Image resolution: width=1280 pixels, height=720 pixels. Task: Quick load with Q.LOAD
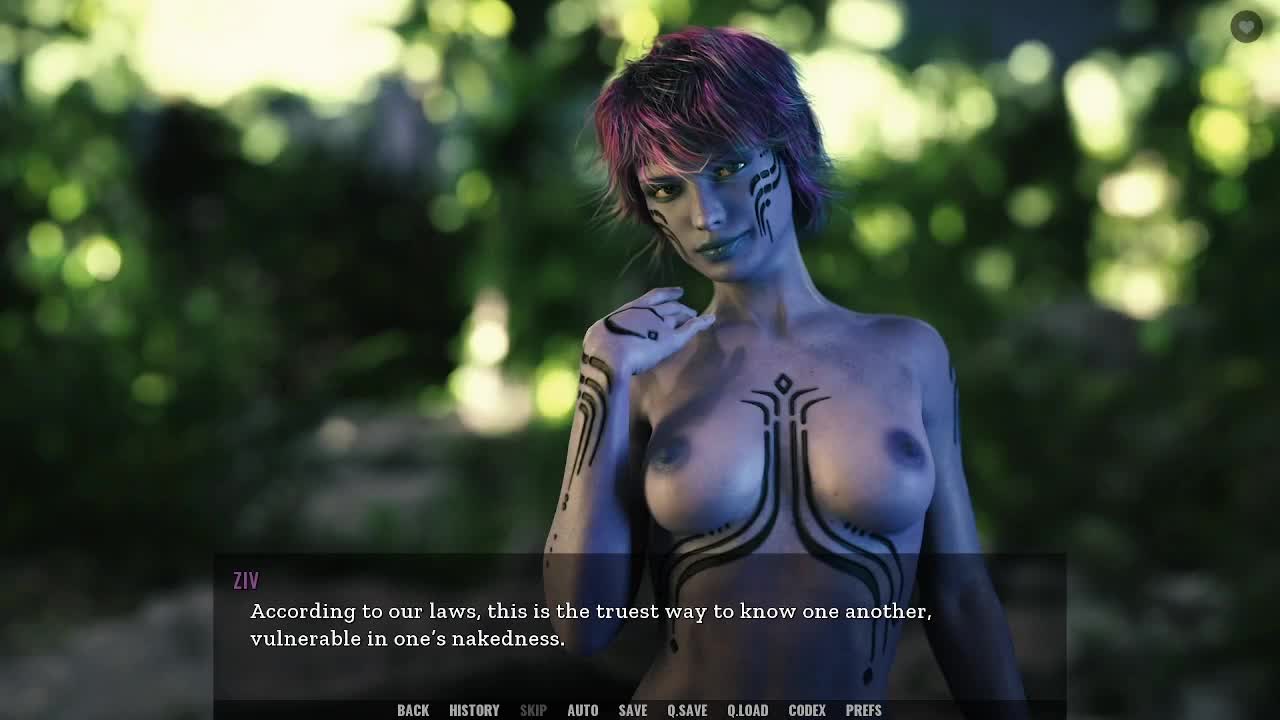click(747, 710)
